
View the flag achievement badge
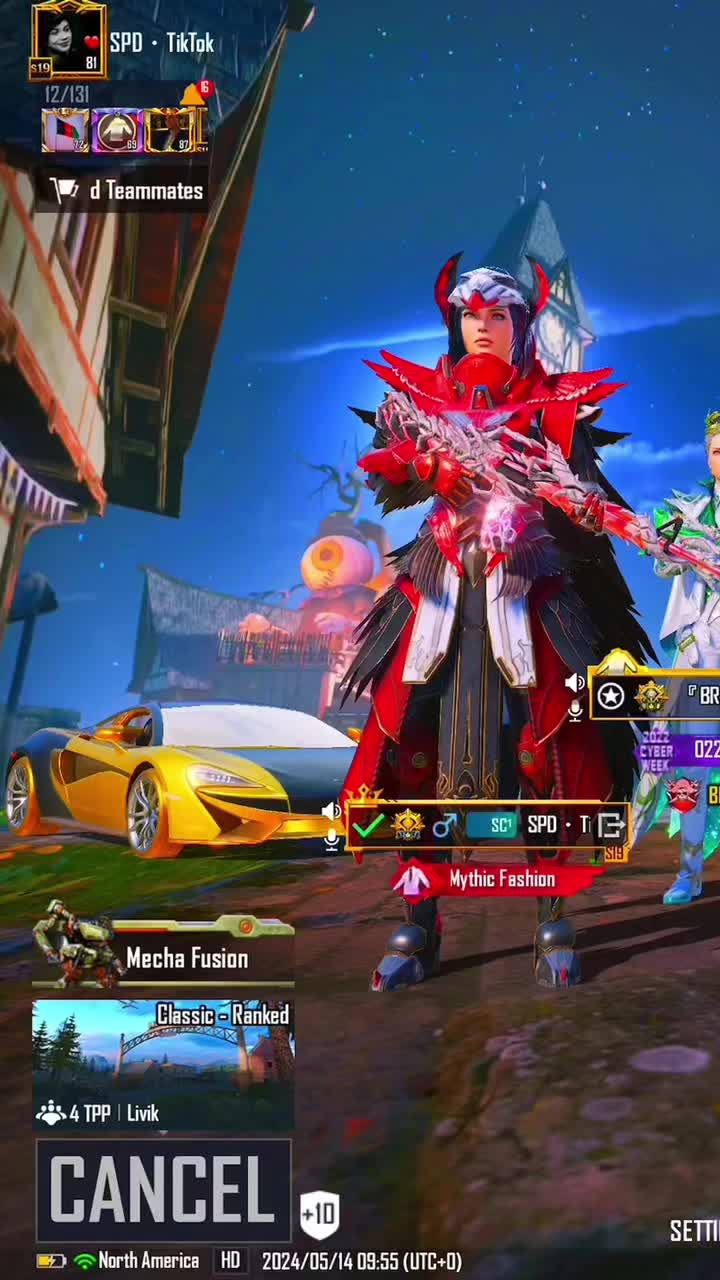[65, 131]
